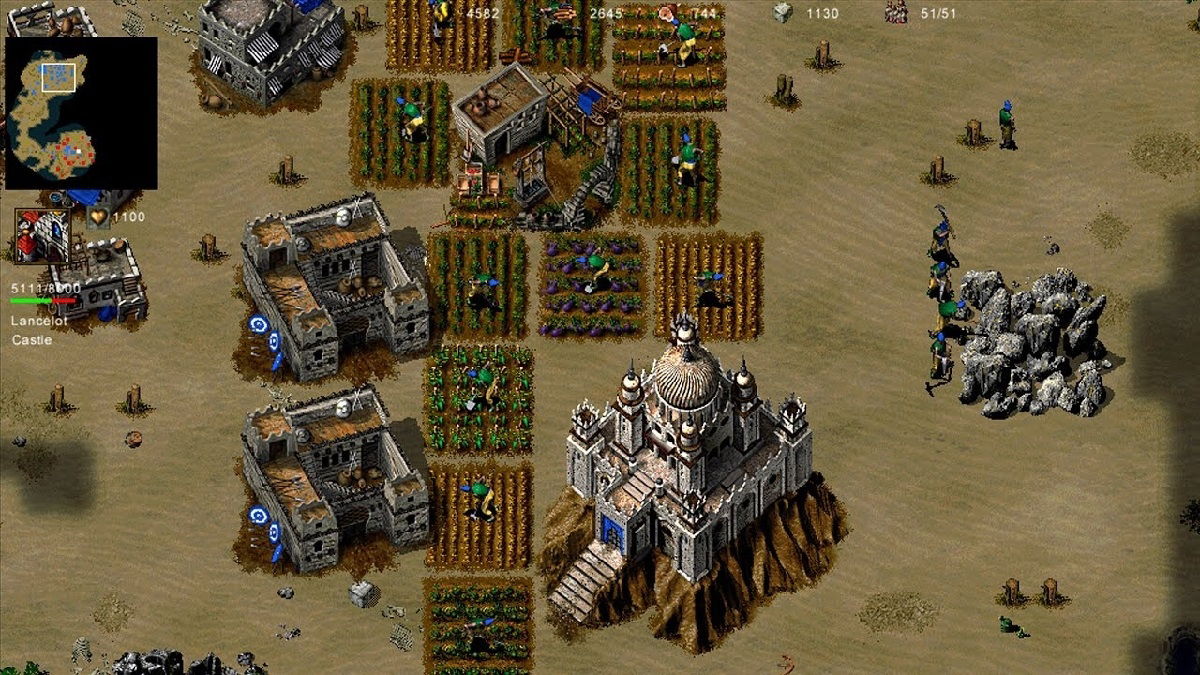1200x675 pixels.
Task: Click the minimap in the corner
Action: point(81,113)
